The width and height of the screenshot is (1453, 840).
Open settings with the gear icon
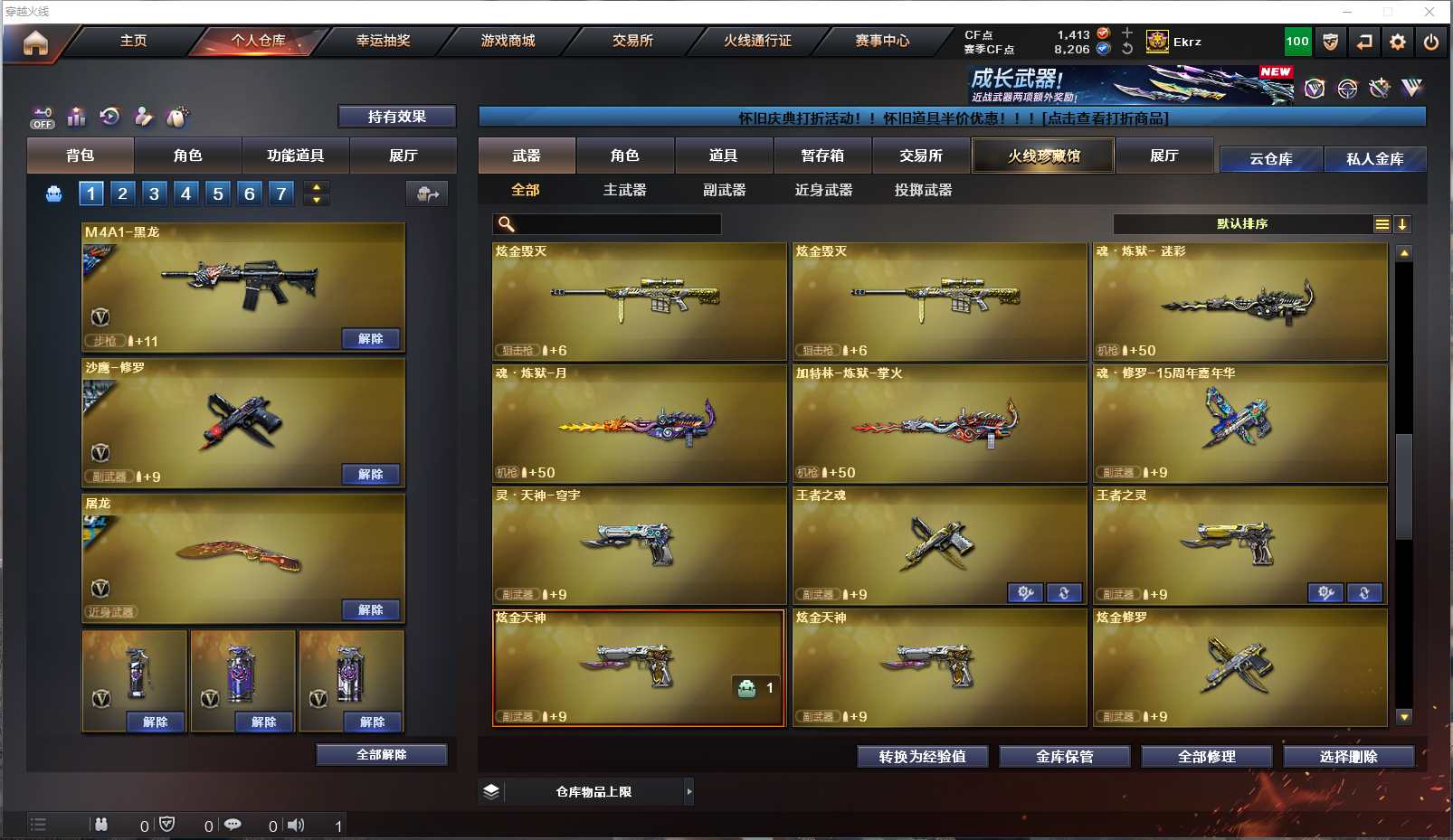pyautogui.click(x=1398, y=42)
